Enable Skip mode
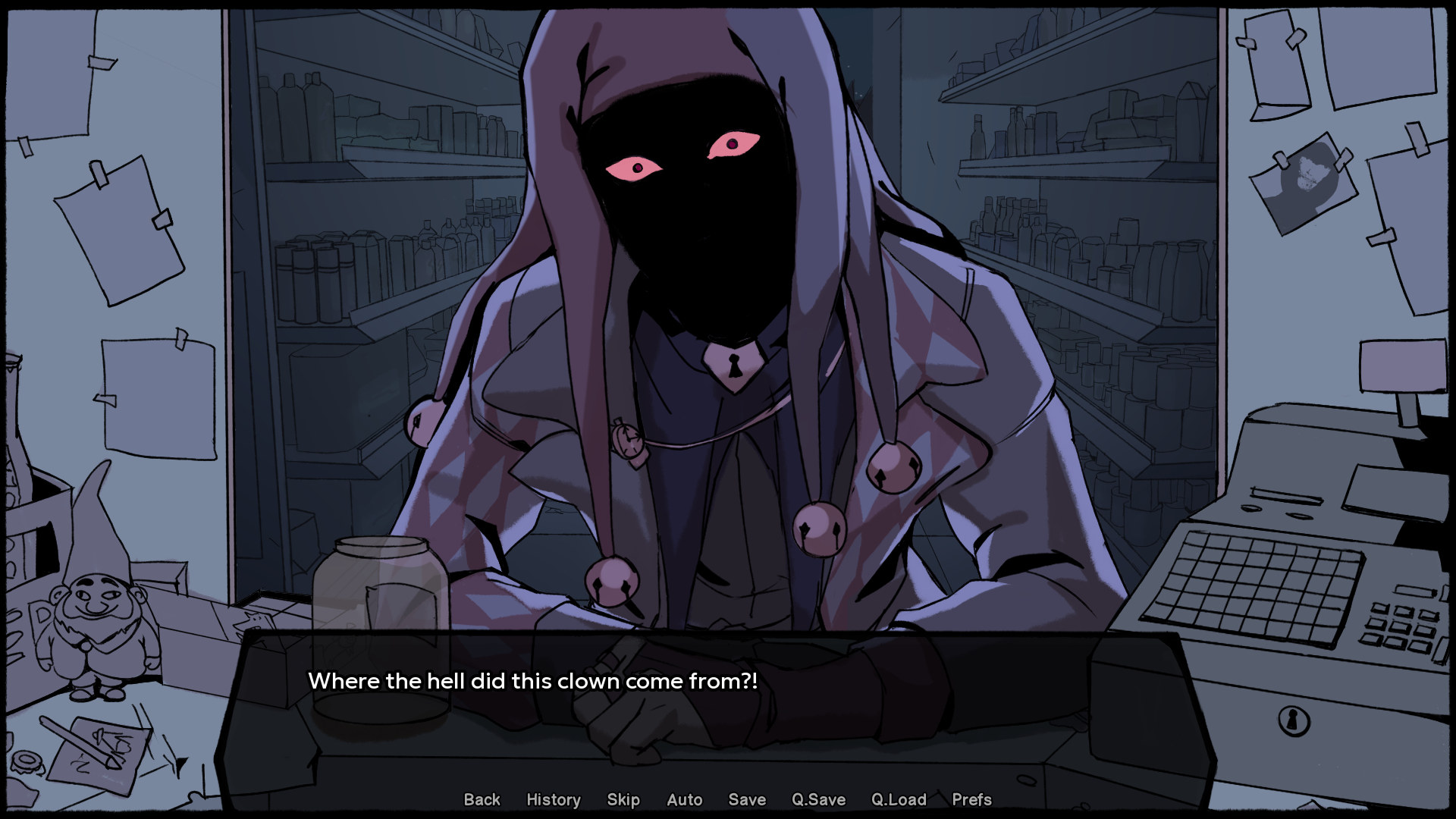 coord(622,799)
